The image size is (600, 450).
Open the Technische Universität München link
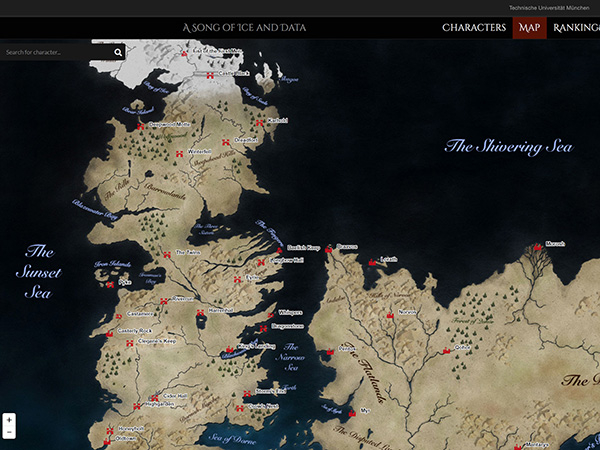[x=549, y=7]
